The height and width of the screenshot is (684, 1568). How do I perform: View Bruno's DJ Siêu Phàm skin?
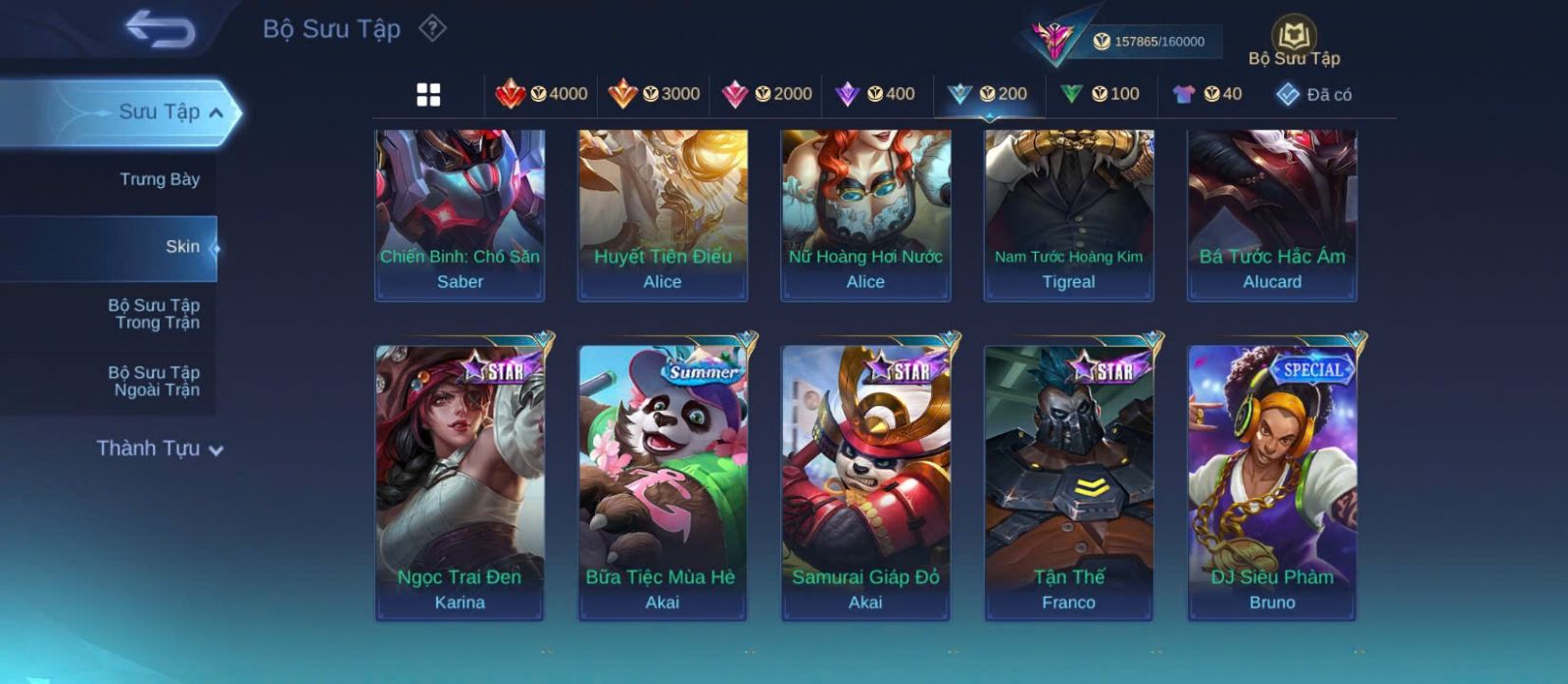(x=1272, y=482)
